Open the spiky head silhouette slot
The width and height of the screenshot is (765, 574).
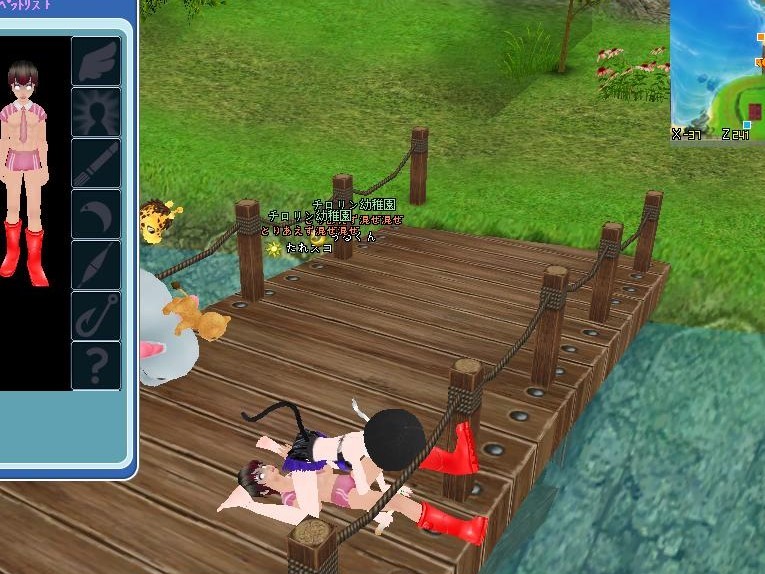tap(96, 112)
